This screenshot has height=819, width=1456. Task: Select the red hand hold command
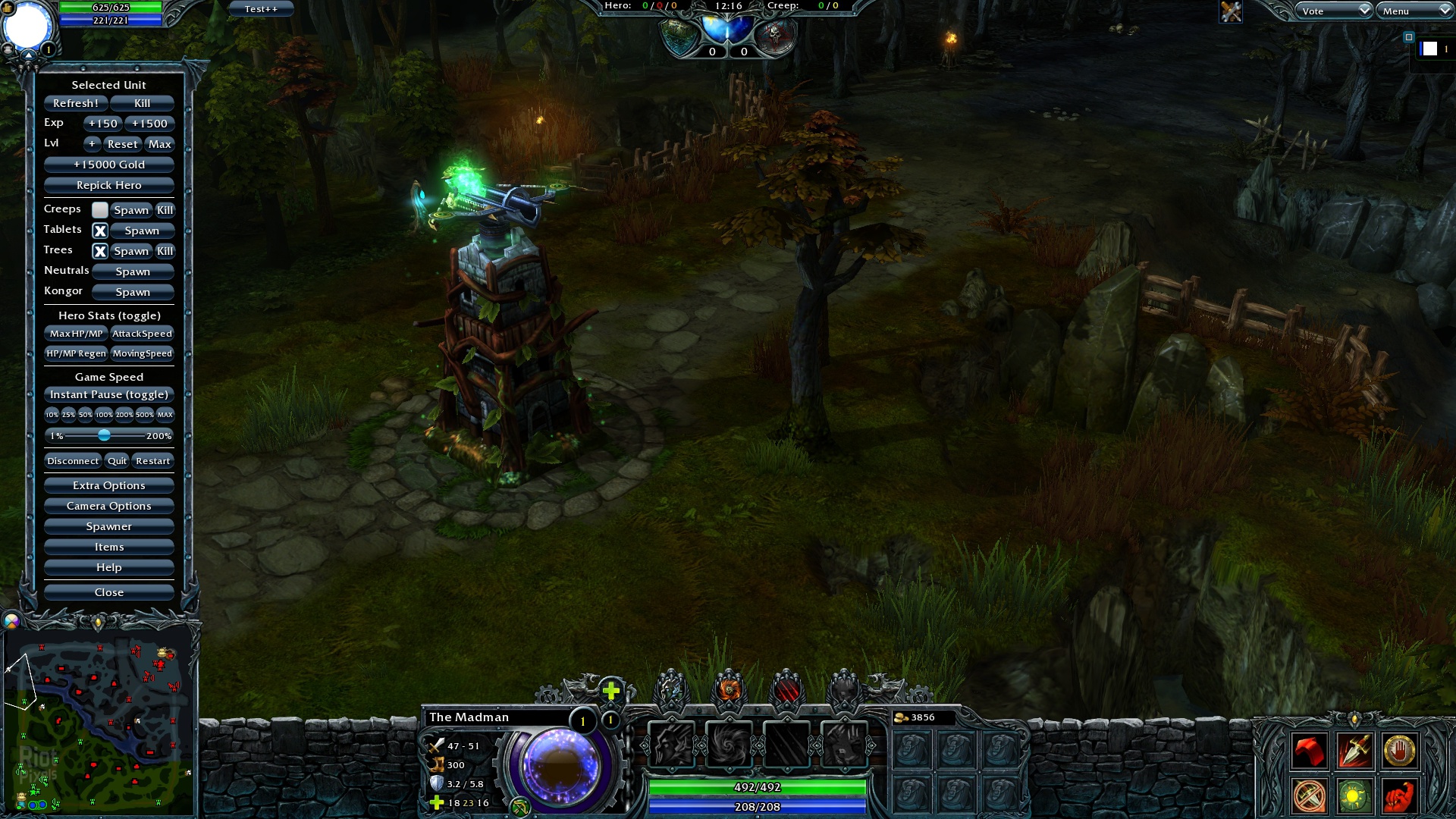[1399, 752]
